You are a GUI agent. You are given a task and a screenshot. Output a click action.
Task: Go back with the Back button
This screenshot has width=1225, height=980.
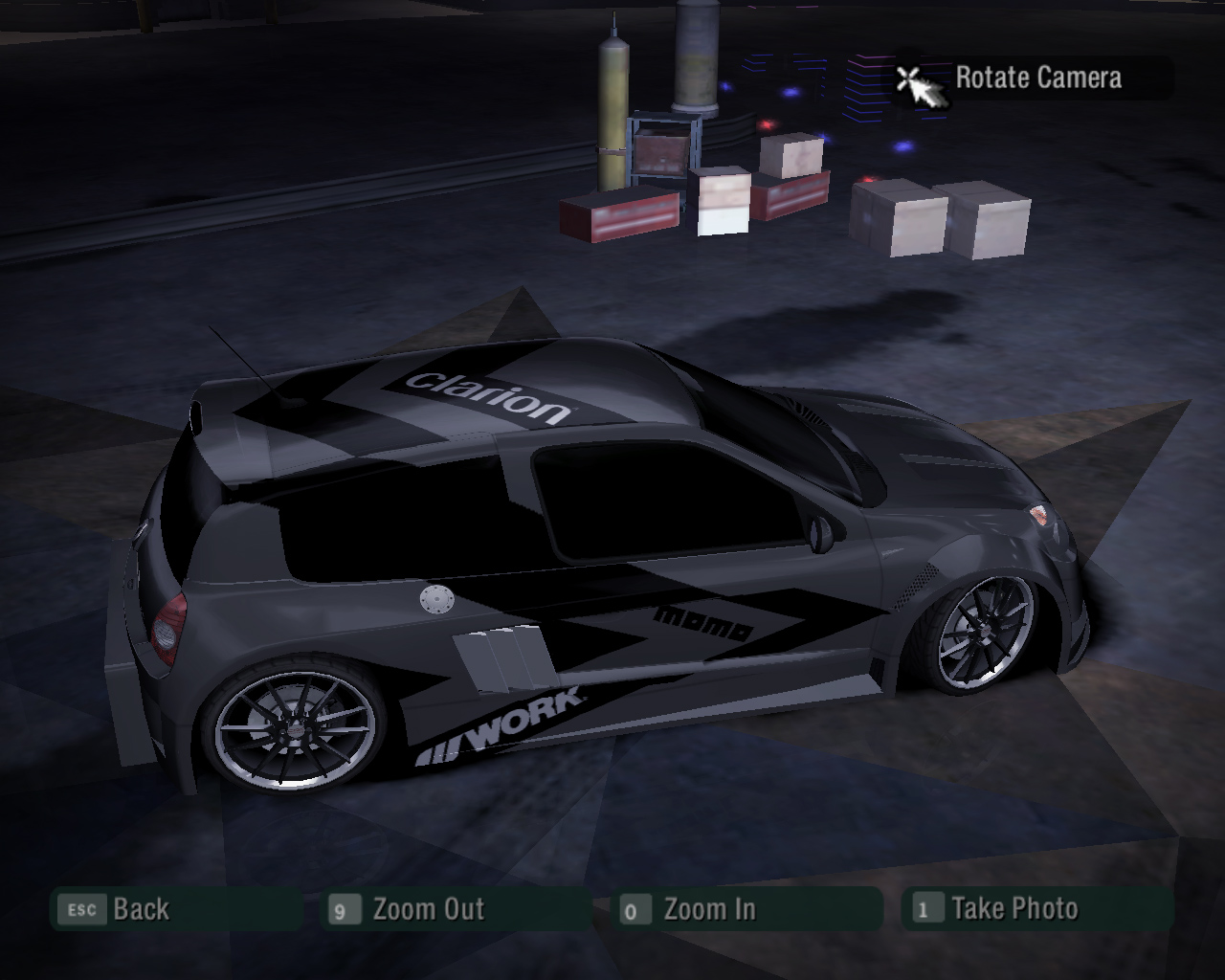140,909
